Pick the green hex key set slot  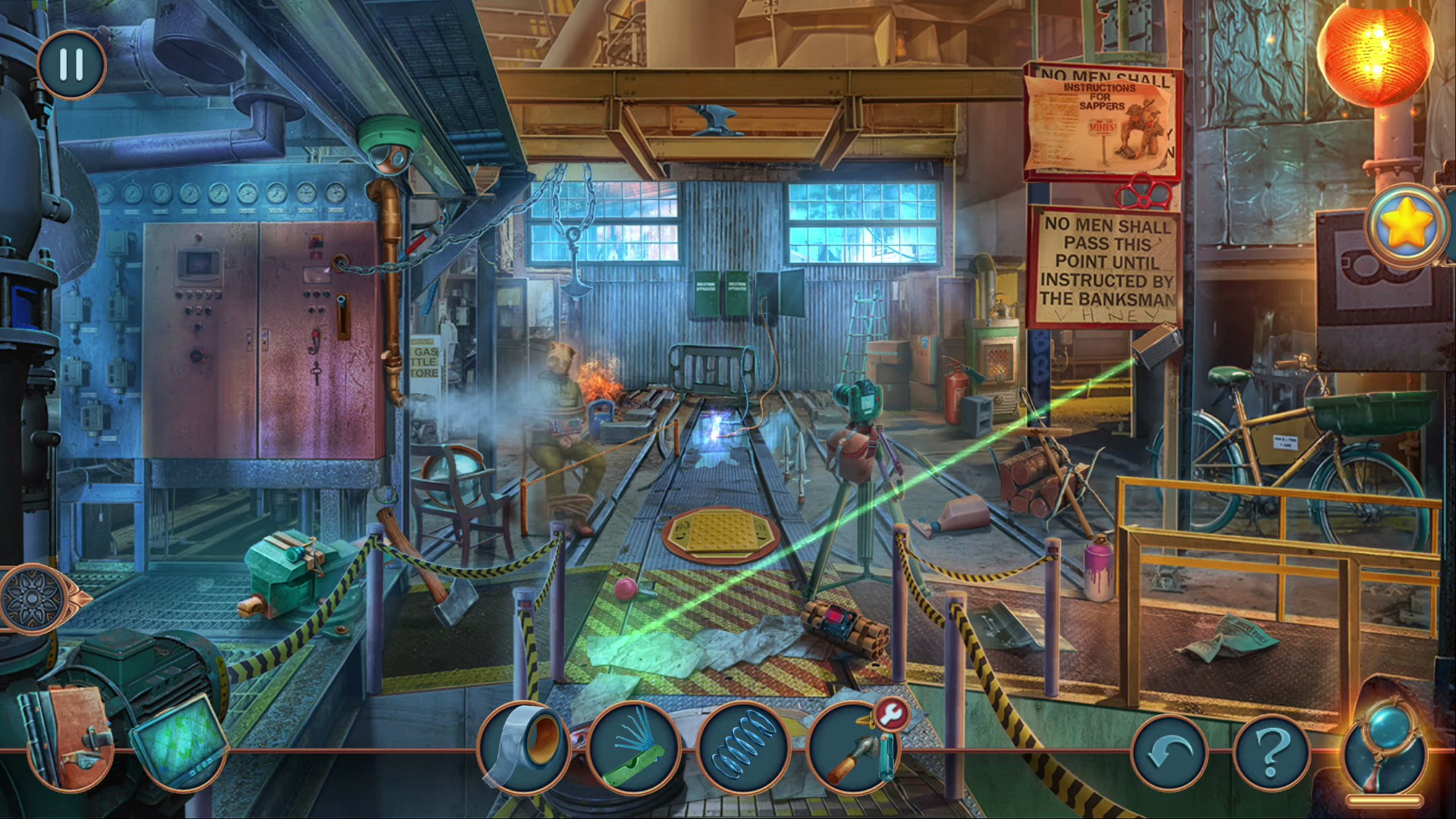pyautogui.click(x=634, y=748)
